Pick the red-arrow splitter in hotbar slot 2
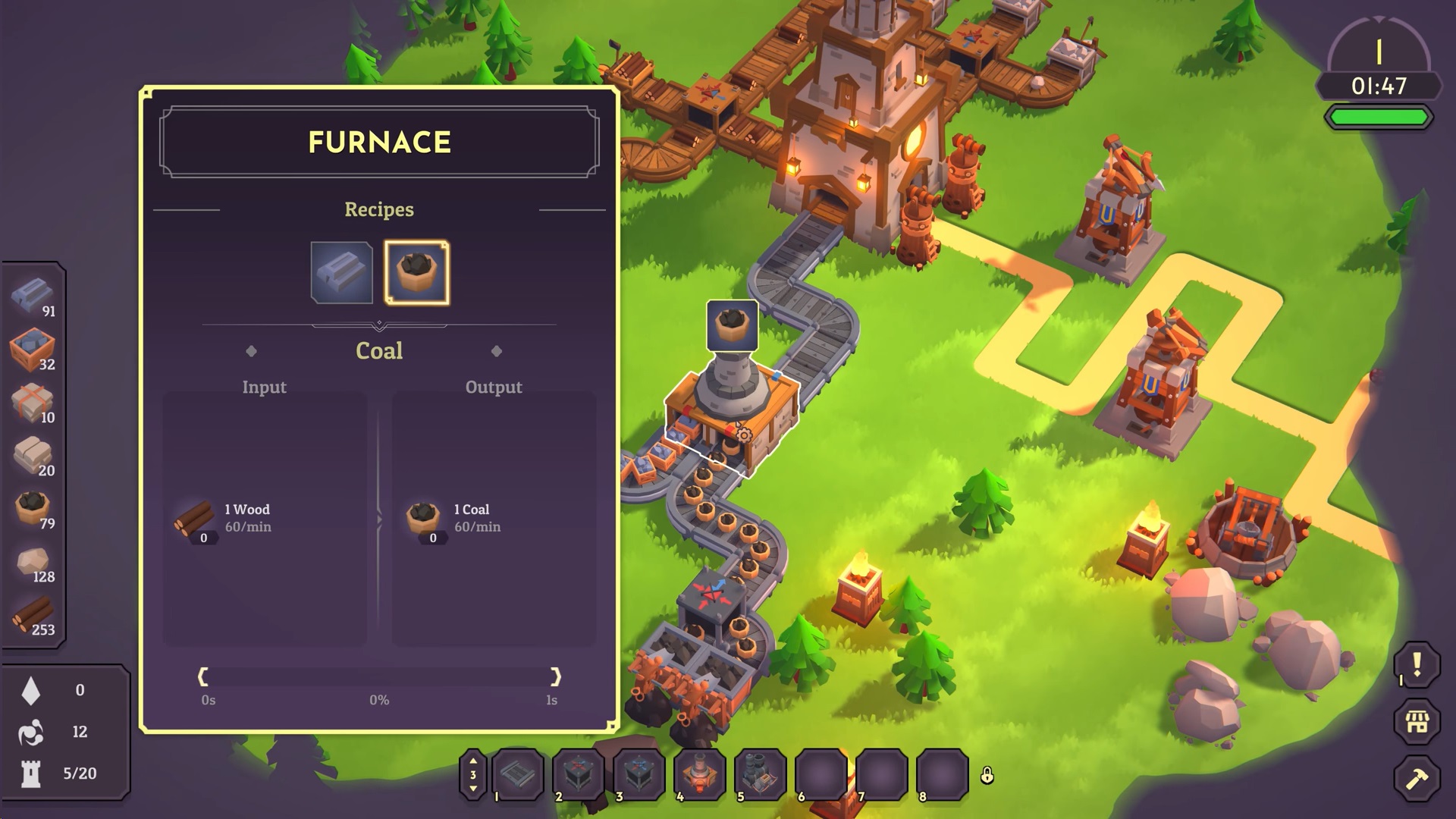1456x819 pixels. coord(579,774)
